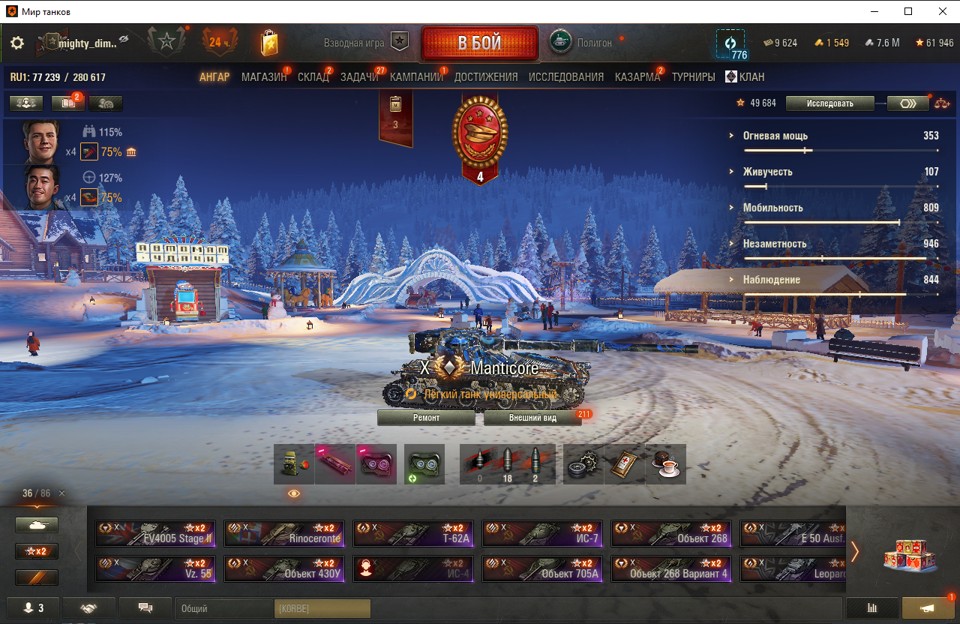Open the СКЛАД tab
The image size is (960, 624).
[x=313, y=77]
